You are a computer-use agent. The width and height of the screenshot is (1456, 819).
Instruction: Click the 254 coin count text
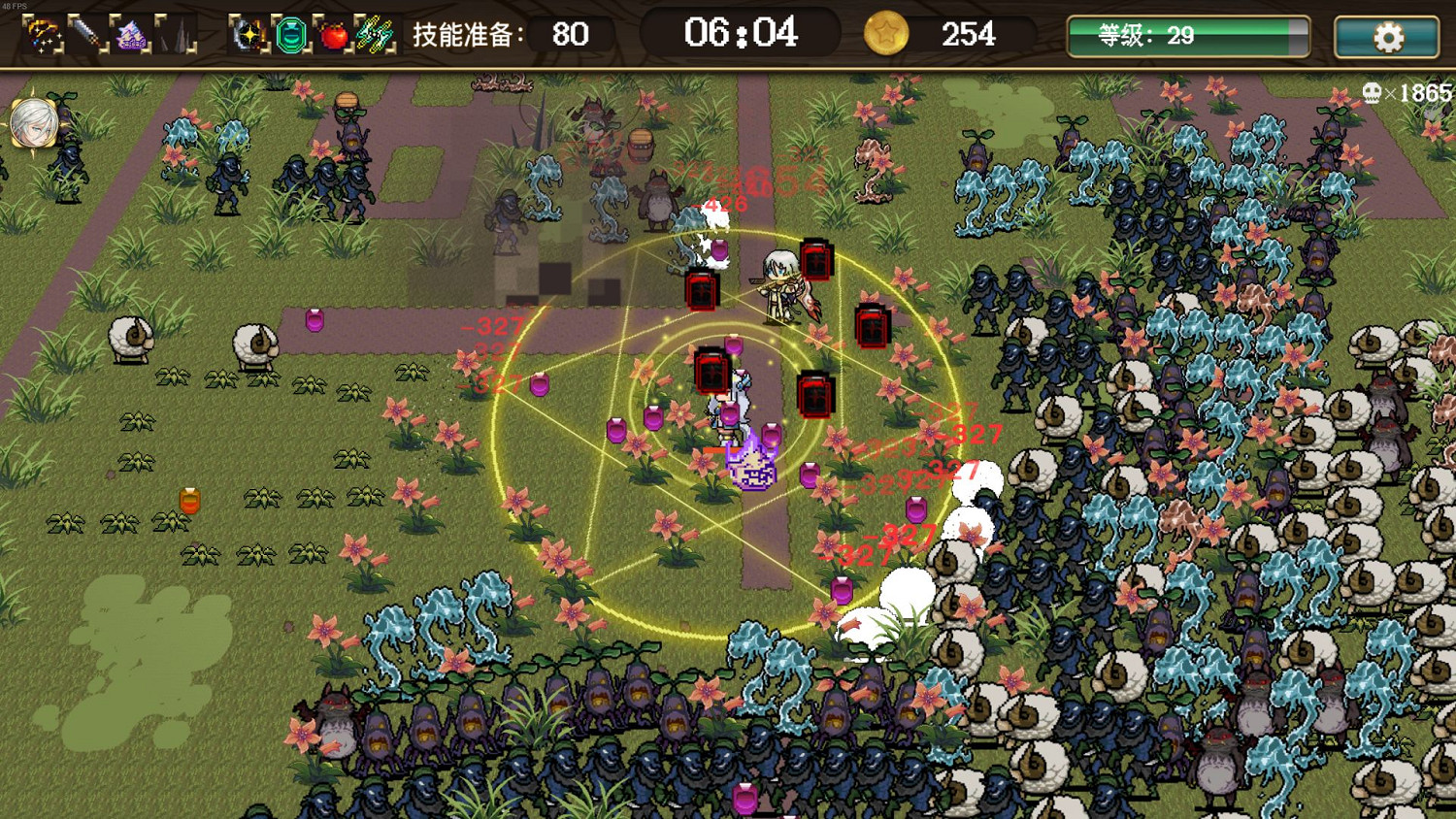click(x=968, y=35)
